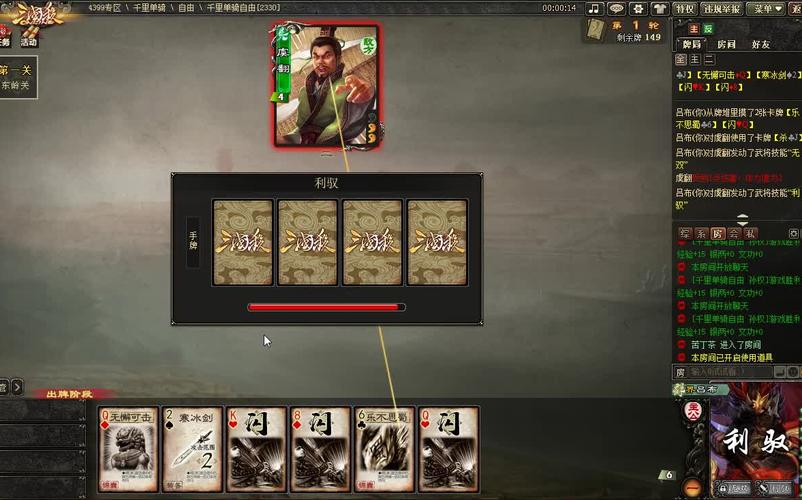The width and height of the screenshot is (802, 500).
Task: Switch to the 房间 tab
Action: point(726,44)
